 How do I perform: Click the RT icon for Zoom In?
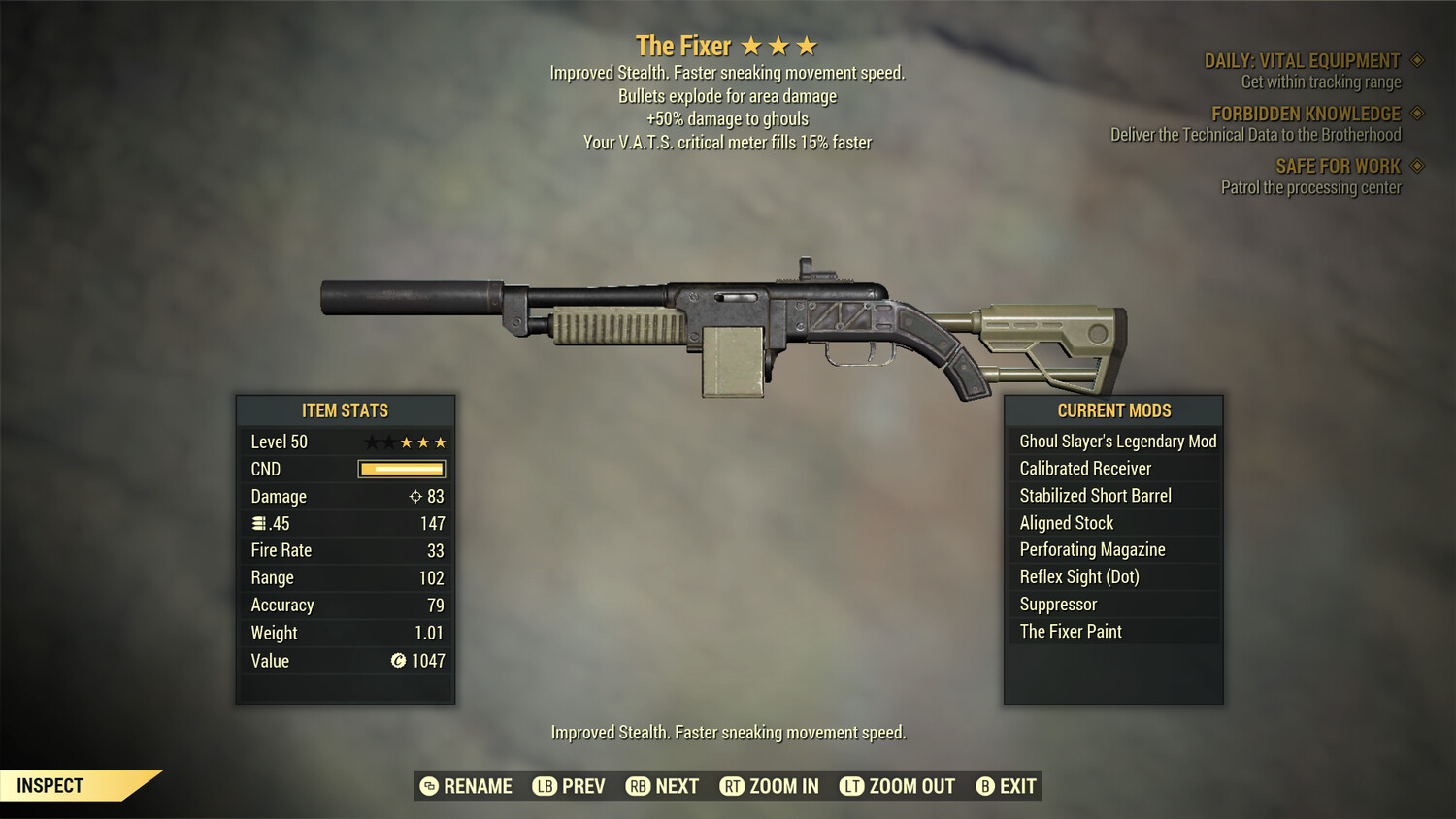click(x=731, y=786)
